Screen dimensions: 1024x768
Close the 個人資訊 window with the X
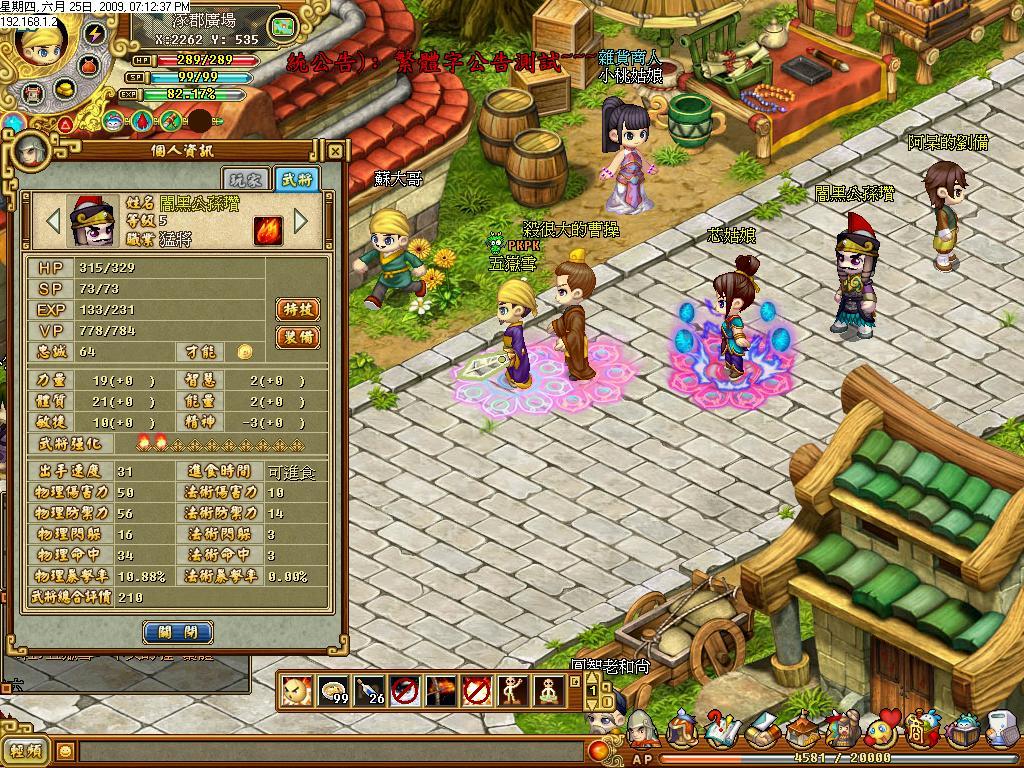coord(336,152)
